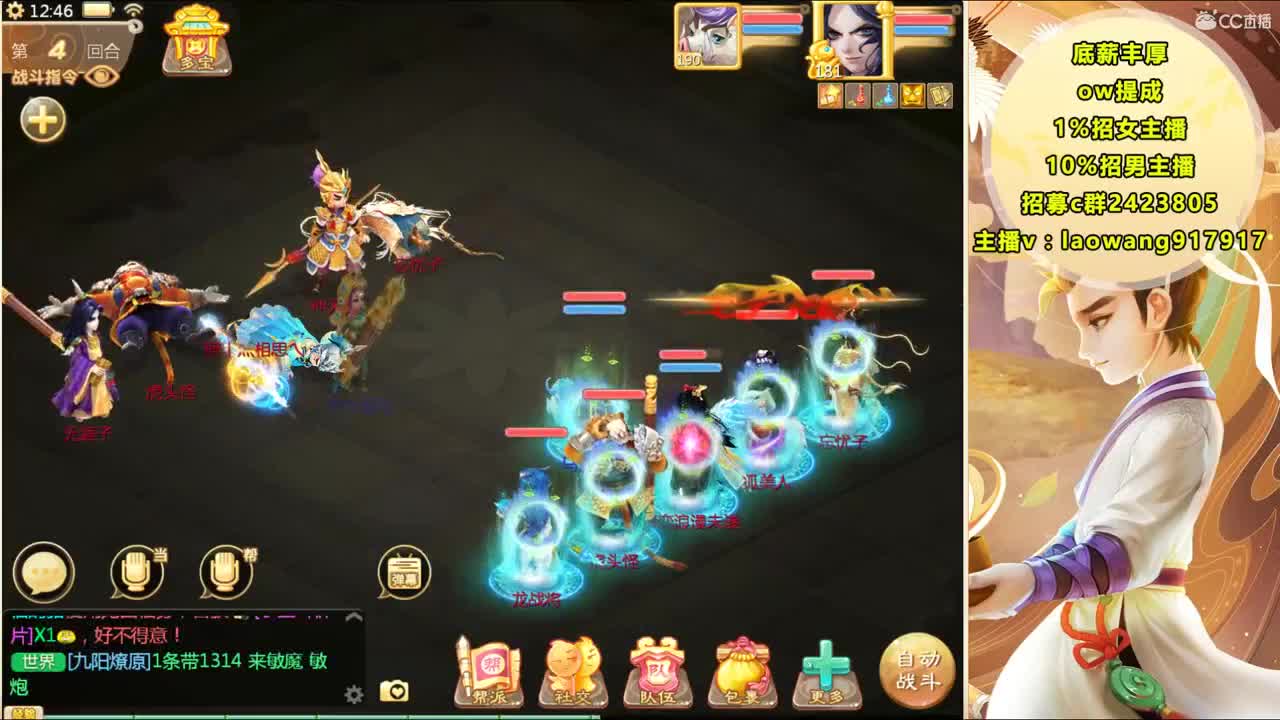
Task: Open the 社交 social panel
Action: (x=574, y=666)
